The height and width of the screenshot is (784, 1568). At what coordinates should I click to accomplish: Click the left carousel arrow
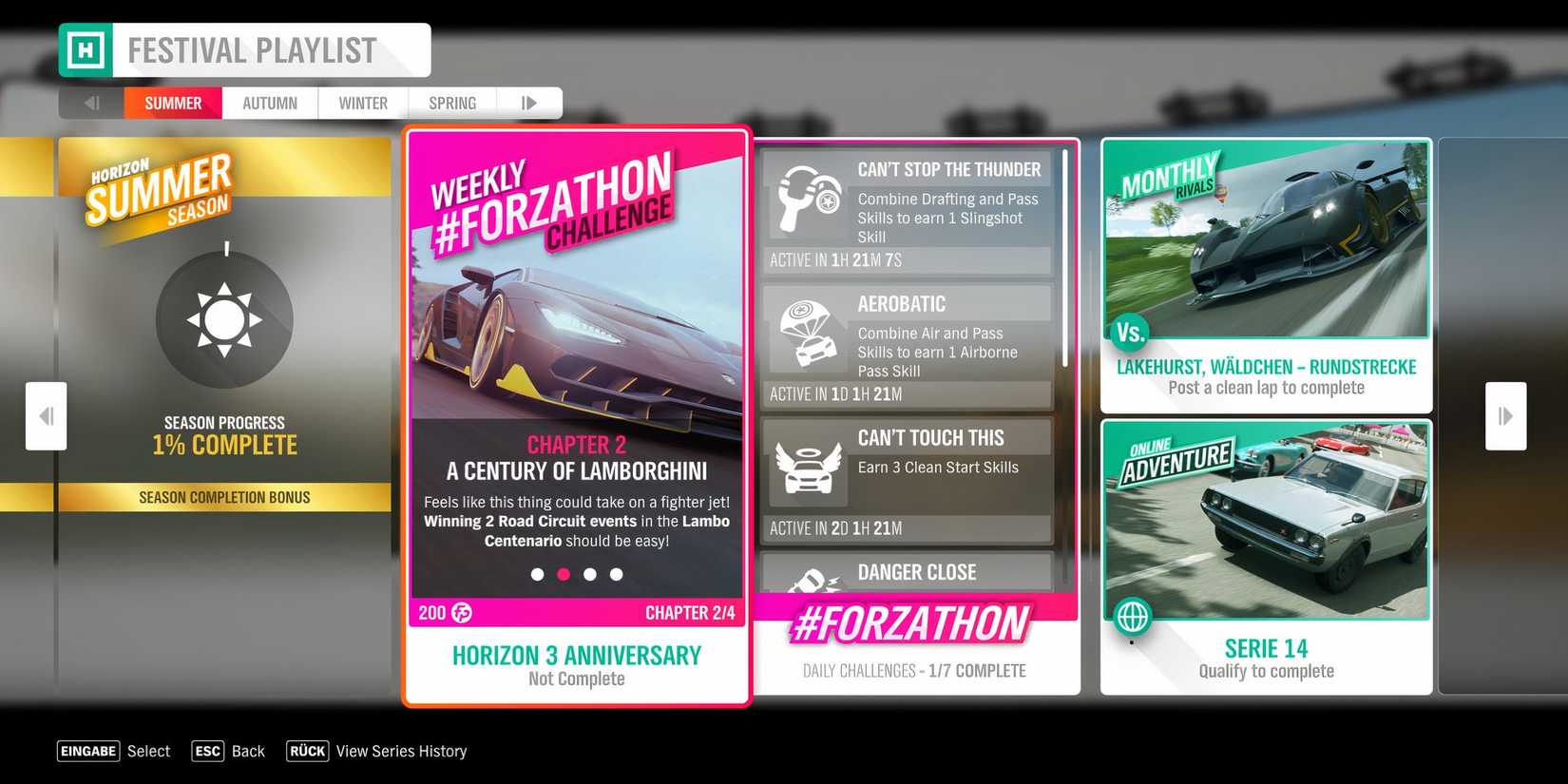pos(46,415)
